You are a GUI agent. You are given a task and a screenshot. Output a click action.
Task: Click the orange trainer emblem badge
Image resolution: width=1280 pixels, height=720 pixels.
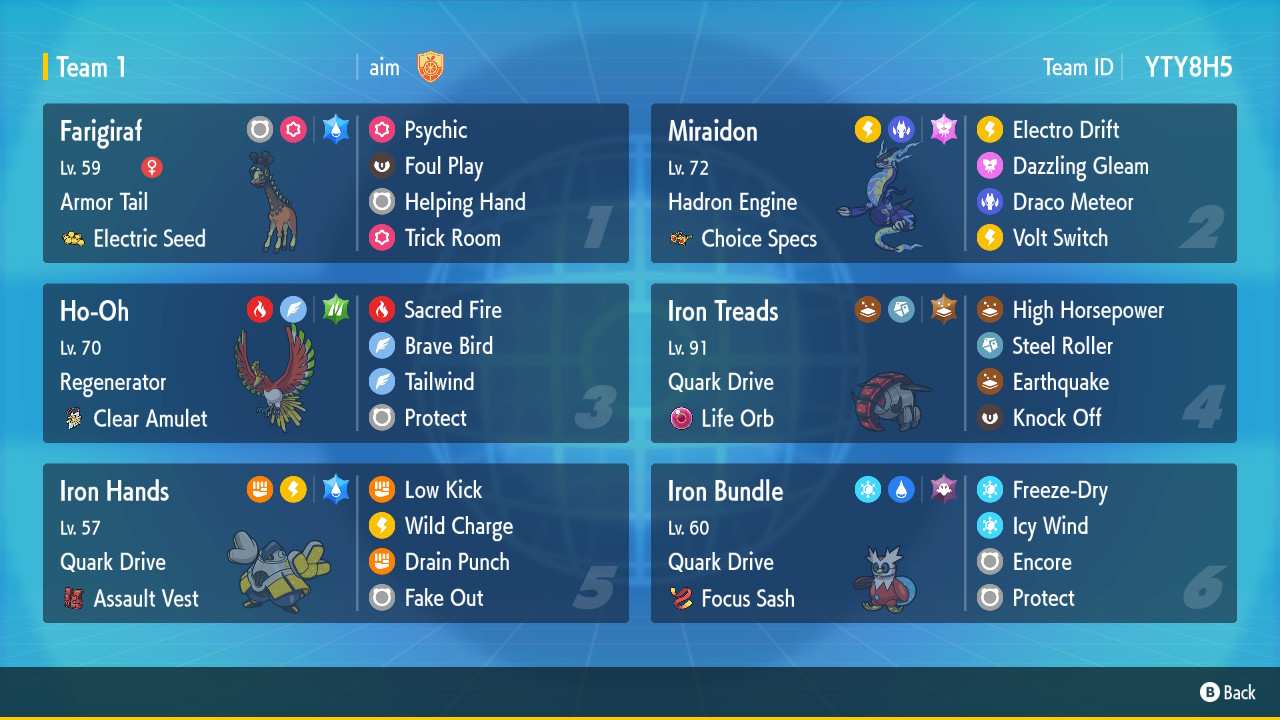(x=430, y=67)
